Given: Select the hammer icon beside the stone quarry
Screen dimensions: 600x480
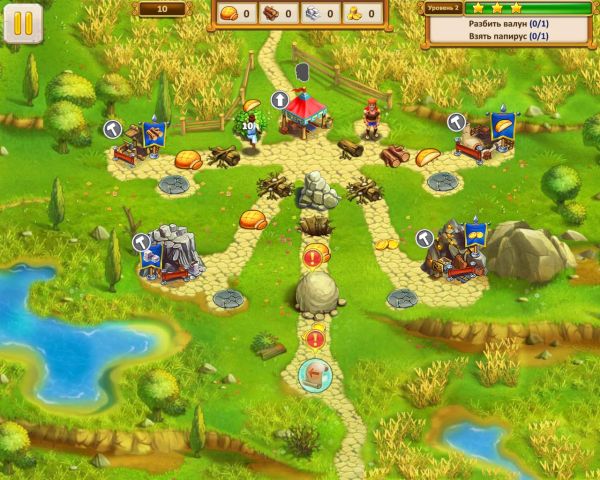Looking at the screenshot, I should point(141,242).
